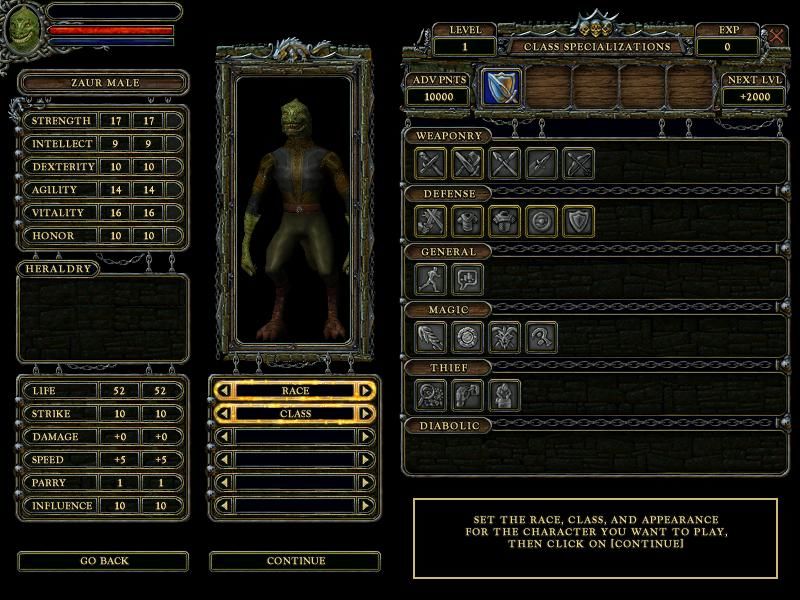800x600 pixels.
Task: Close the screen with the red X
Action: point(777,37)
